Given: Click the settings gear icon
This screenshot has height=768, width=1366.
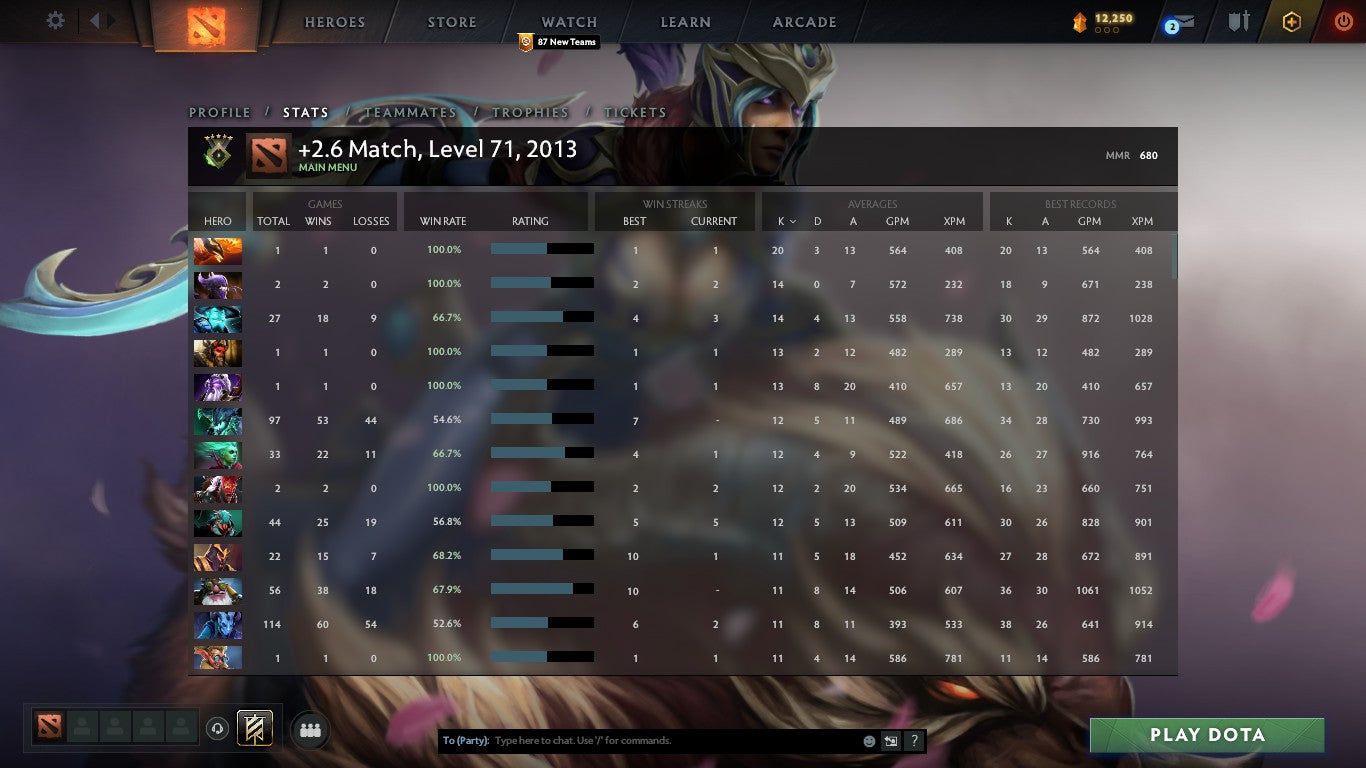Looking at the screenshot, I should coord(55,20).
